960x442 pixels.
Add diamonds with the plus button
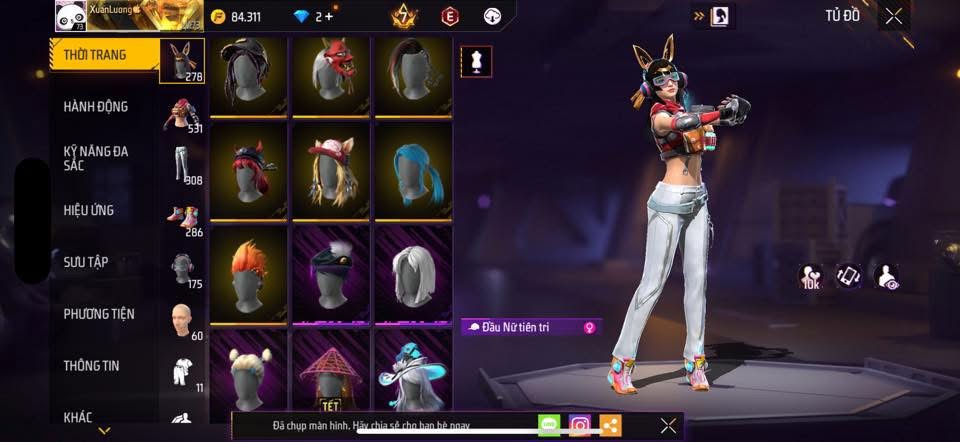pyautogui.click(x=329, y=16)
